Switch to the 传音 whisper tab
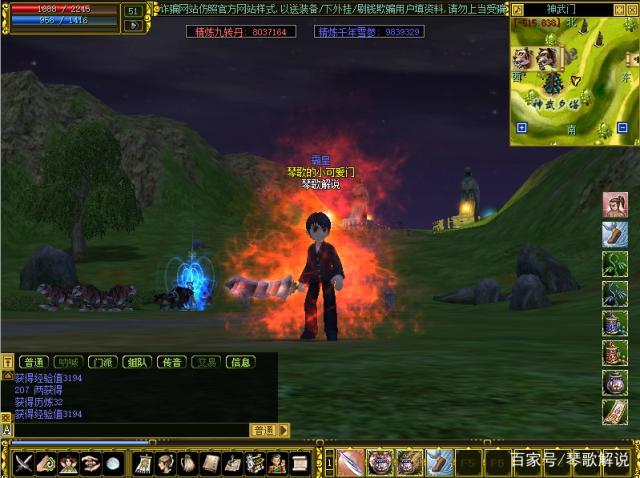 (170, 362)
